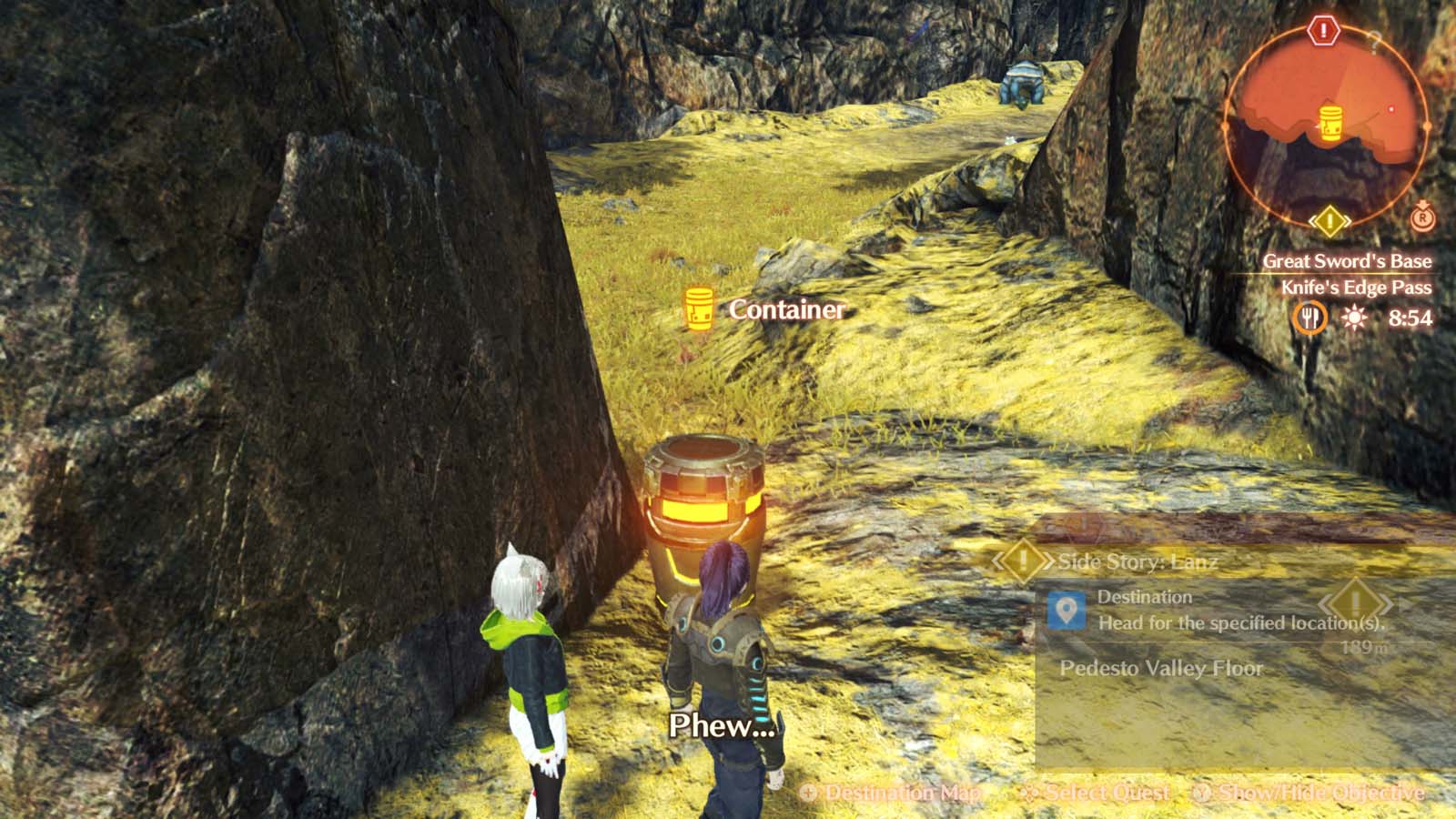Click the gold objective diamond beside 189m
Screen dimensions: 1456x819
click(1355, 602)
